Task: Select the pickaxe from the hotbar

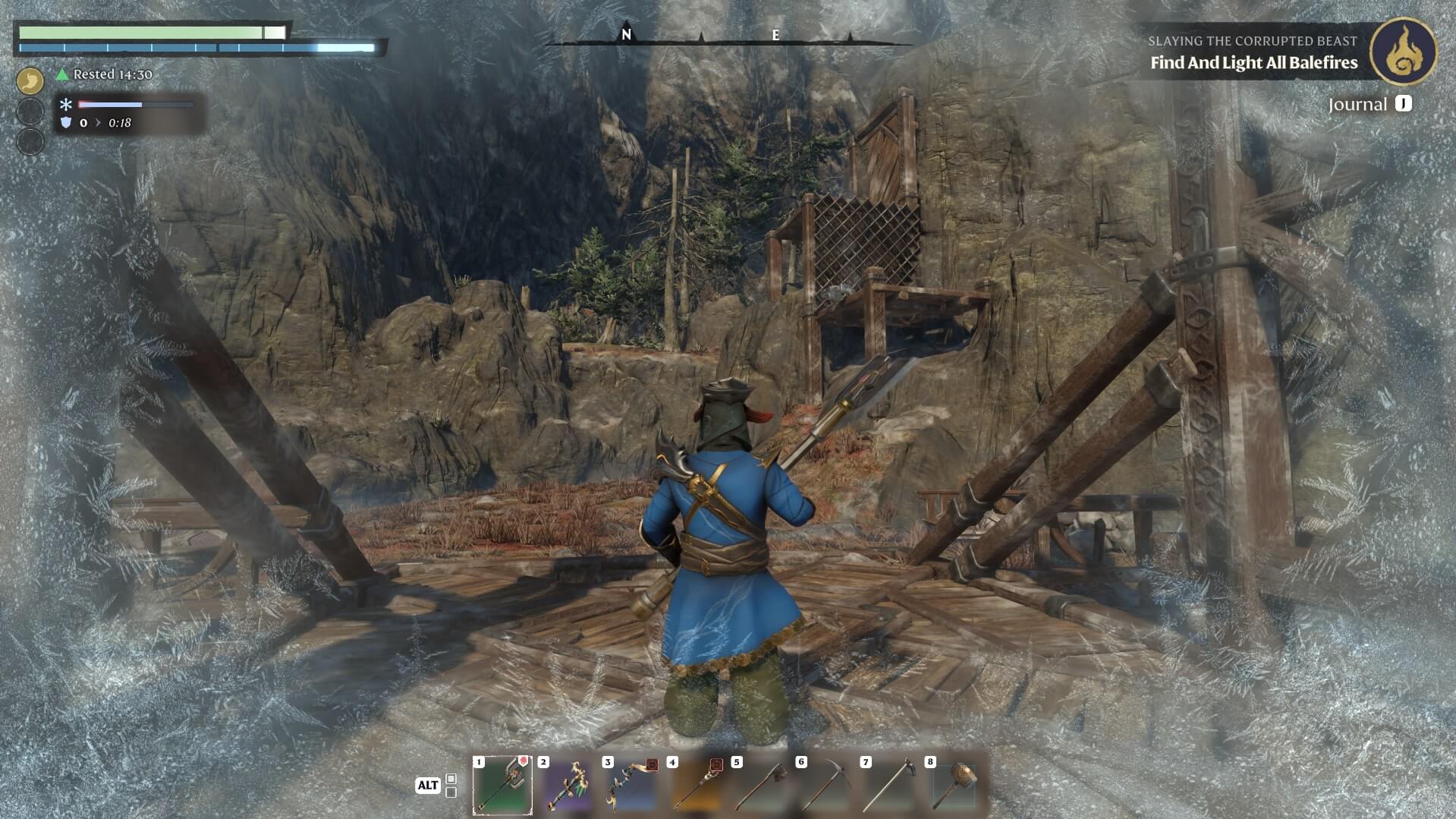Action: [x=825, y=786]
